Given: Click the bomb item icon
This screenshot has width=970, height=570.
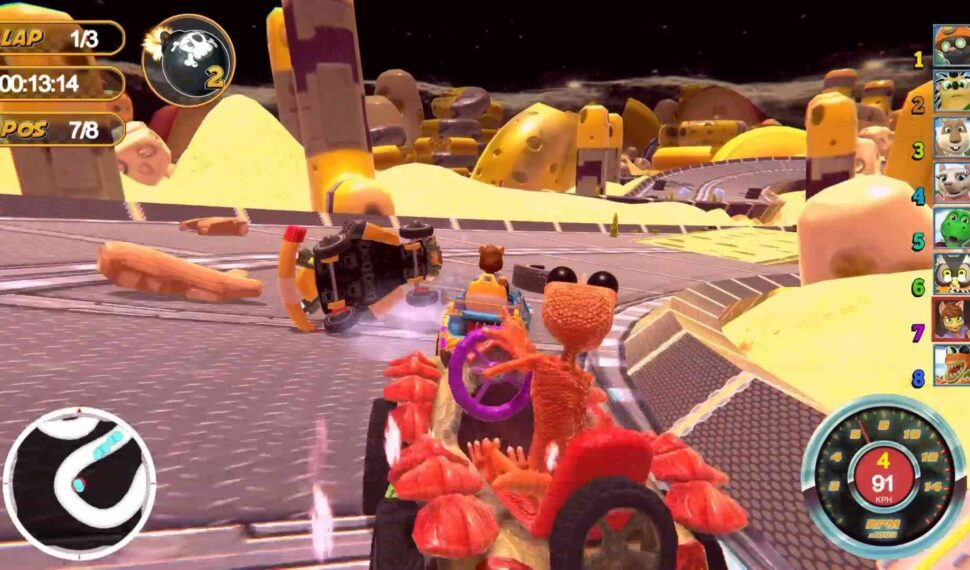Looking at the screenshot, I should click(188, 60).
